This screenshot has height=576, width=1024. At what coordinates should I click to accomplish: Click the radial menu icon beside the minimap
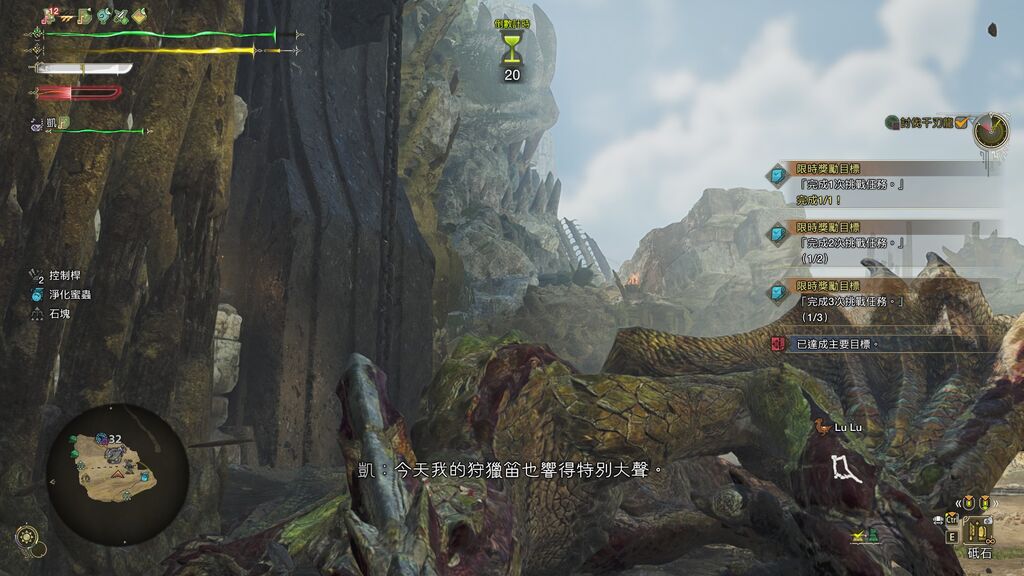click(x=27, y=536)
